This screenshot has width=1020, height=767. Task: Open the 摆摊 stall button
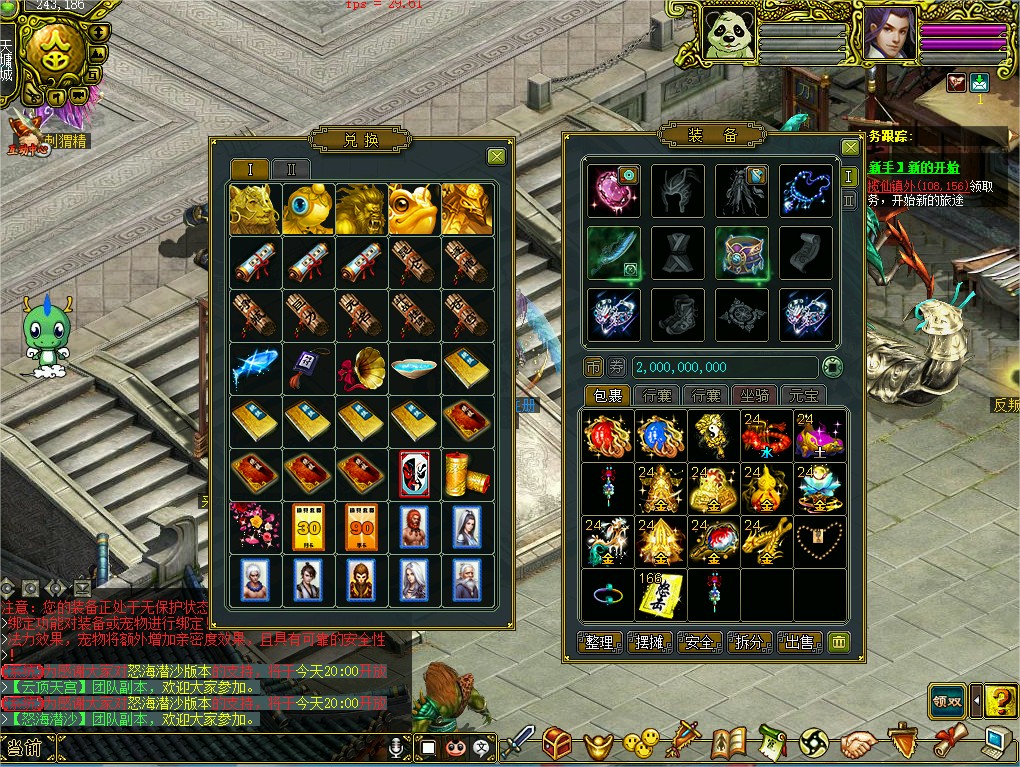pyautogui.click(x=651, y=642)
